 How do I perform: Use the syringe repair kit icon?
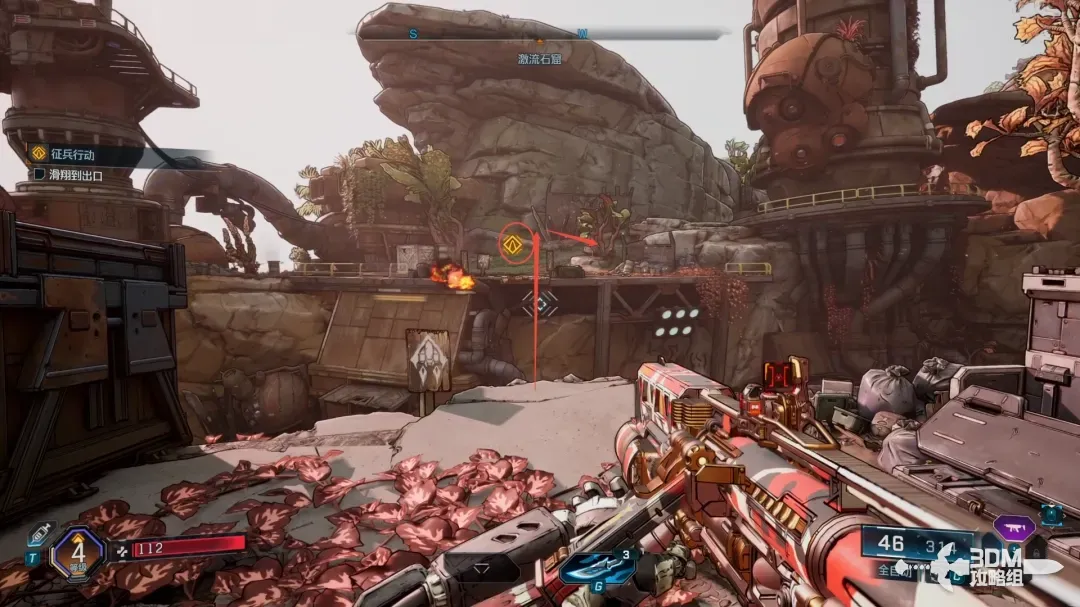(x=39, y=536)
